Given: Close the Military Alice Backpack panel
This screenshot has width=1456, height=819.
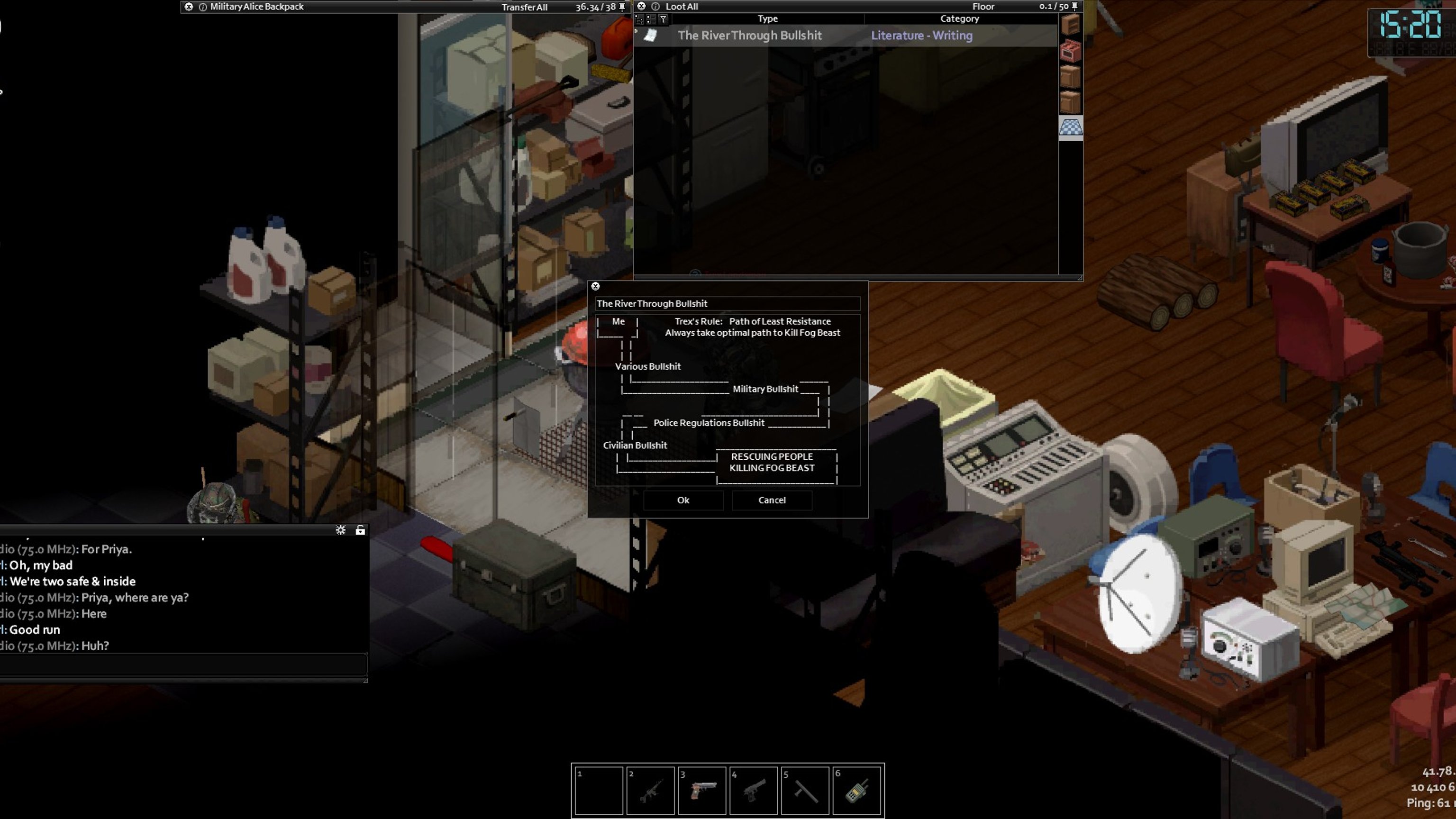Looking at the screenshot, I should [x=189, y=7].
